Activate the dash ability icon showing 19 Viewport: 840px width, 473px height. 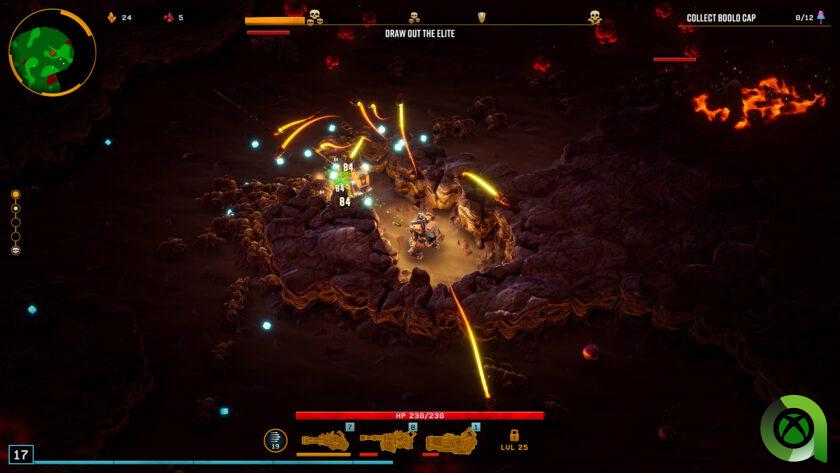(x=275, y=440)
